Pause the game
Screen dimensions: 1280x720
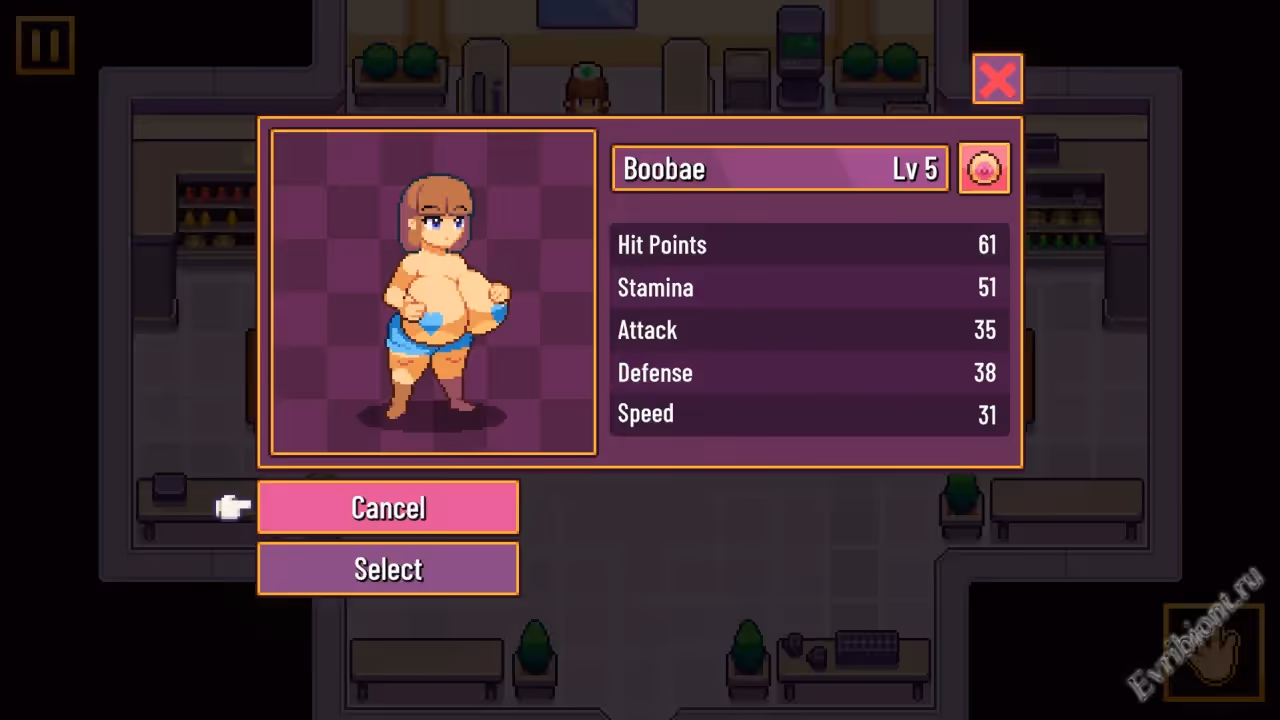45,45
